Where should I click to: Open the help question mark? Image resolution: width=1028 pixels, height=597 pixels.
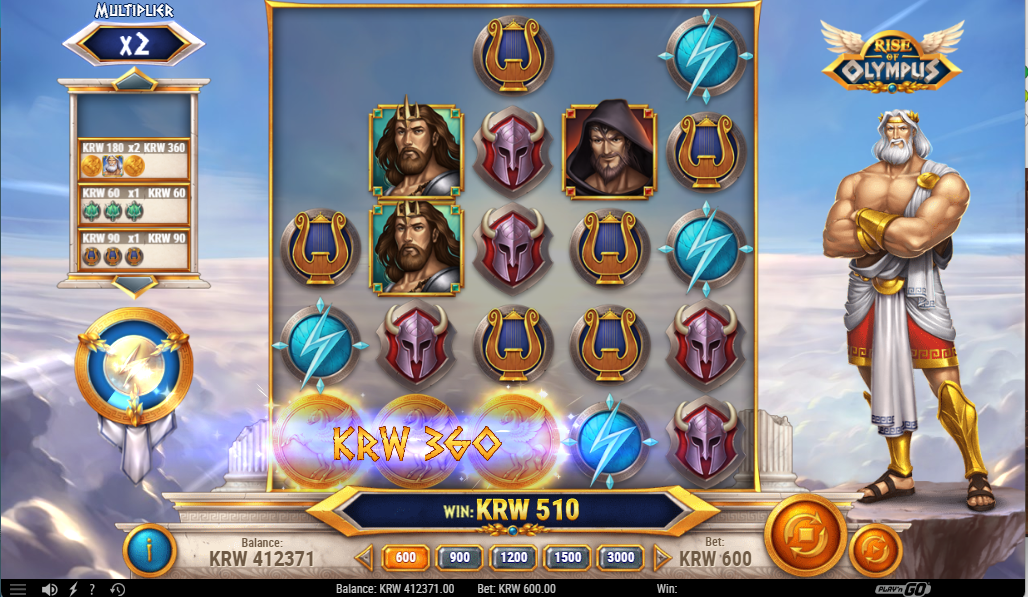pos(92,589)
